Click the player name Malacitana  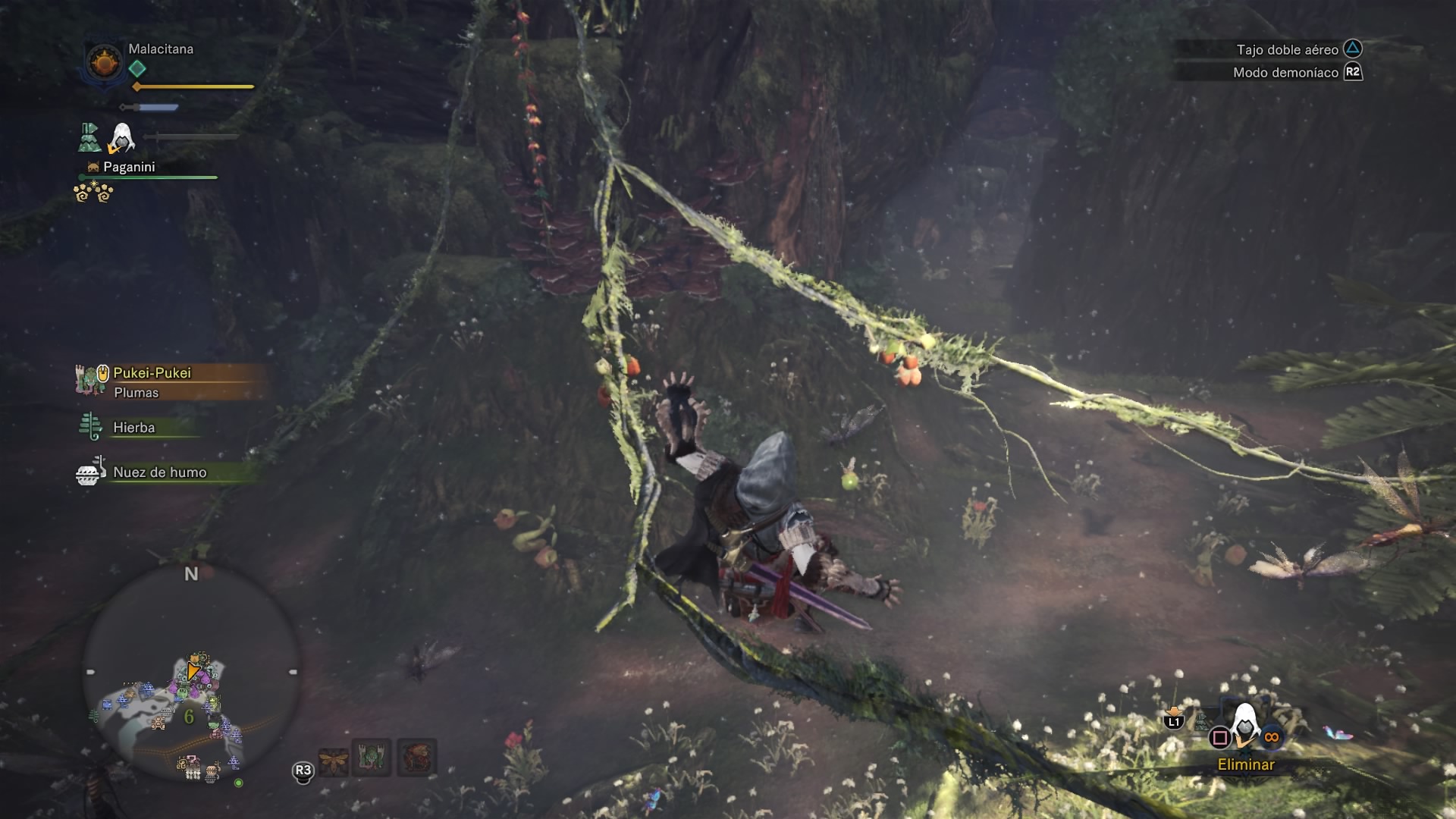[x=161, y=49]
